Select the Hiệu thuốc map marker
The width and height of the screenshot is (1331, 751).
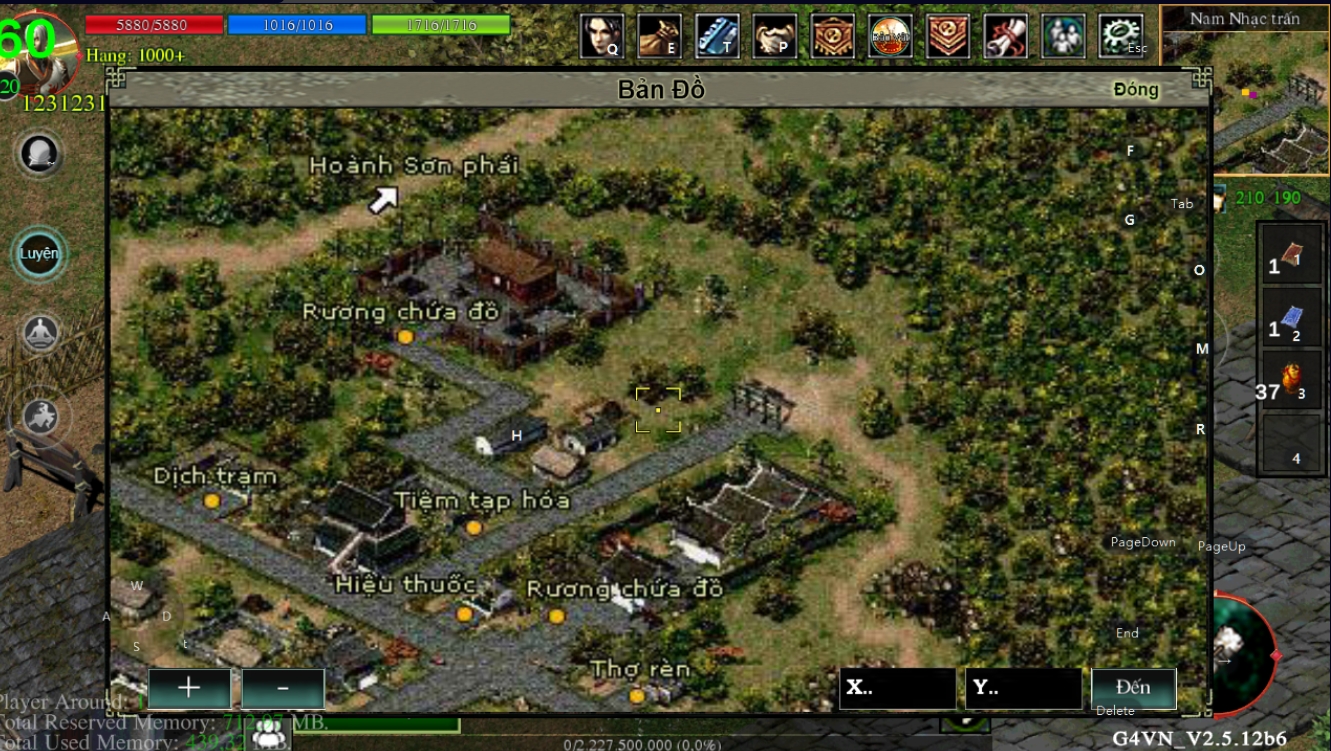[464, 613]
